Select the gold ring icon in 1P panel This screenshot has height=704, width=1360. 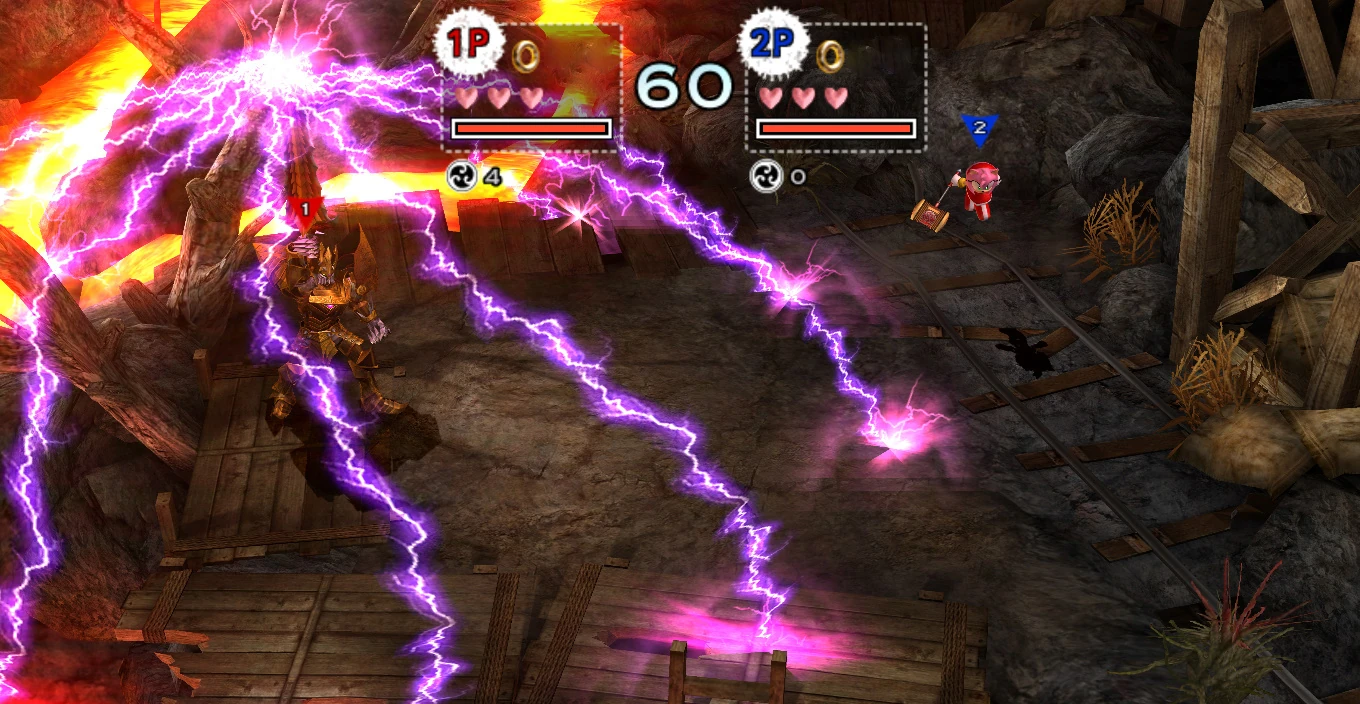[525, 56]
